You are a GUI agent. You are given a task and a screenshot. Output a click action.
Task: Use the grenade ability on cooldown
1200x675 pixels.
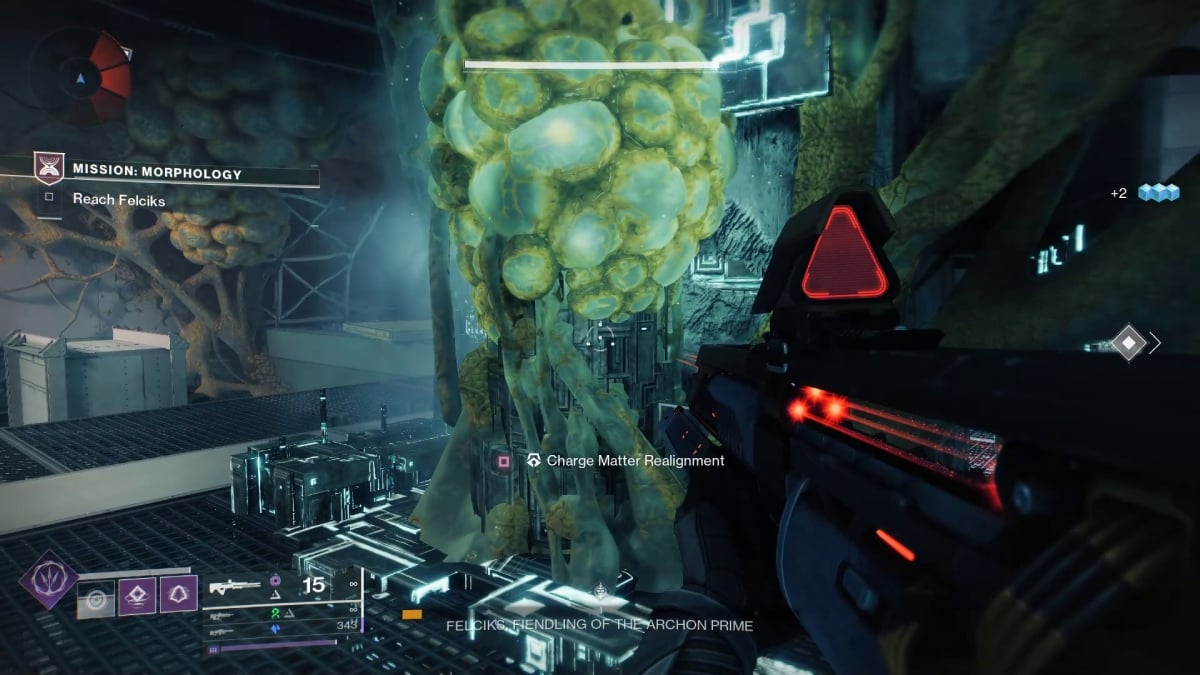click(x=97, y=599)
